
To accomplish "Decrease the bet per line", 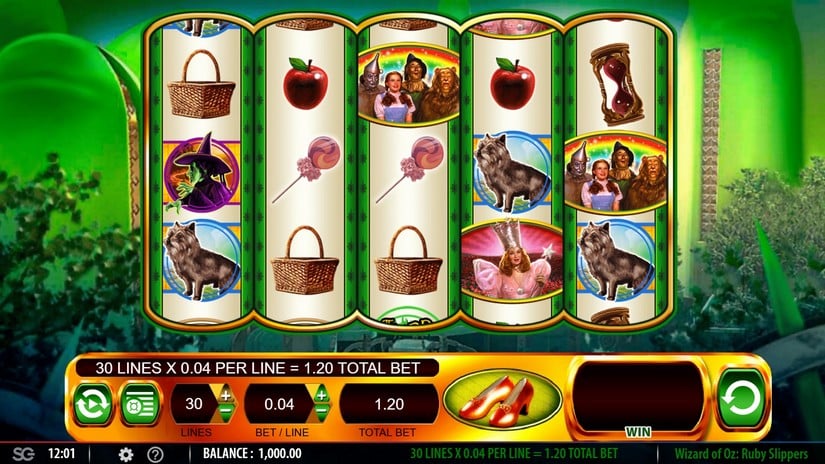I will [322, 413].
